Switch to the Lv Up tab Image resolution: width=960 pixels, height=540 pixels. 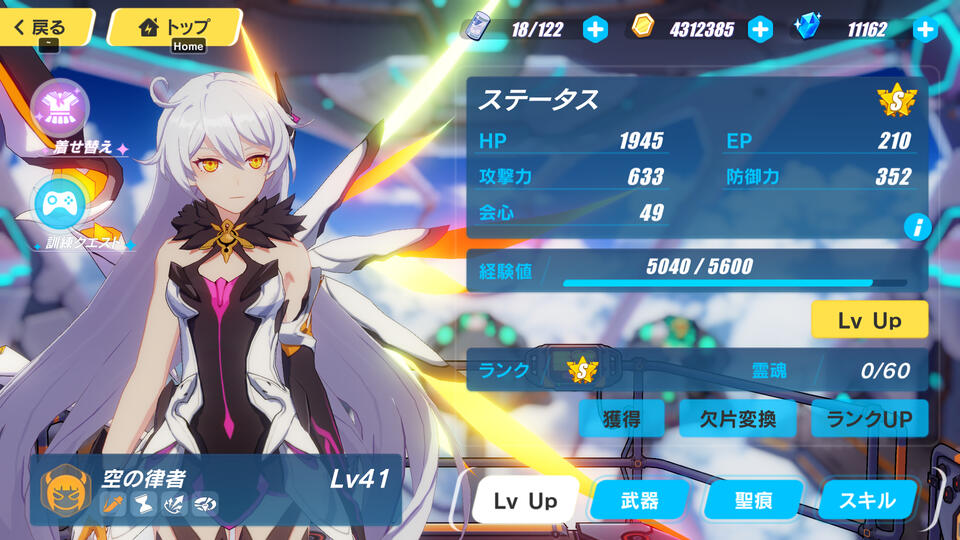pos(525,500)
